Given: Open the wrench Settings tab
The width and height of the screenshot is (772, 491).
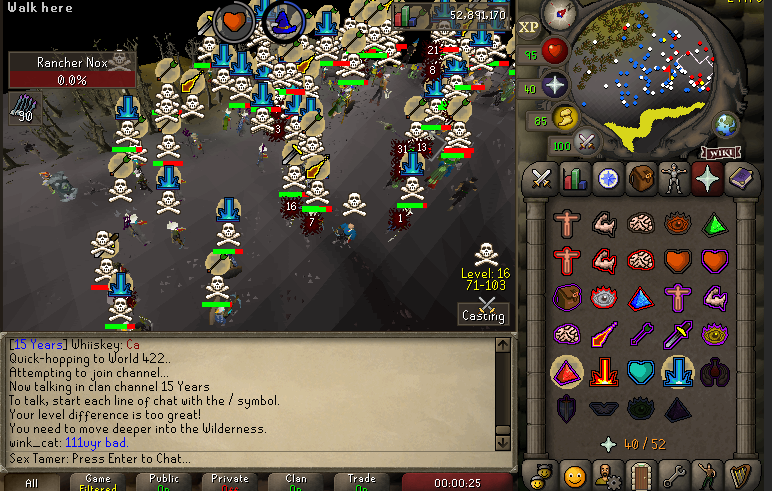Looking at the screenshot, I should click(x=674, y=473).
